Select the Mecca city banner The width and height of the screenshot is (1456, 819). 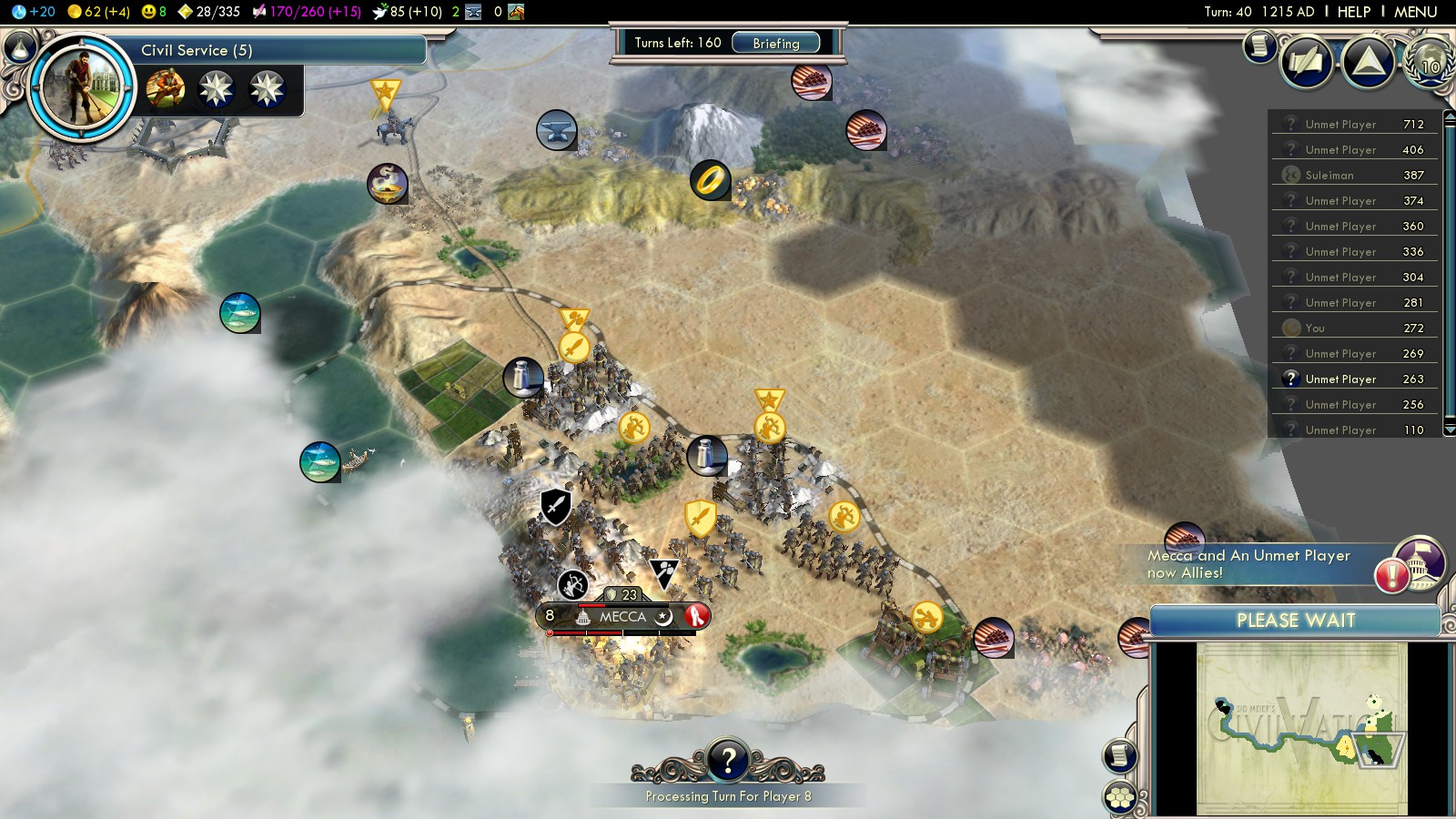[x=622, y=617]
